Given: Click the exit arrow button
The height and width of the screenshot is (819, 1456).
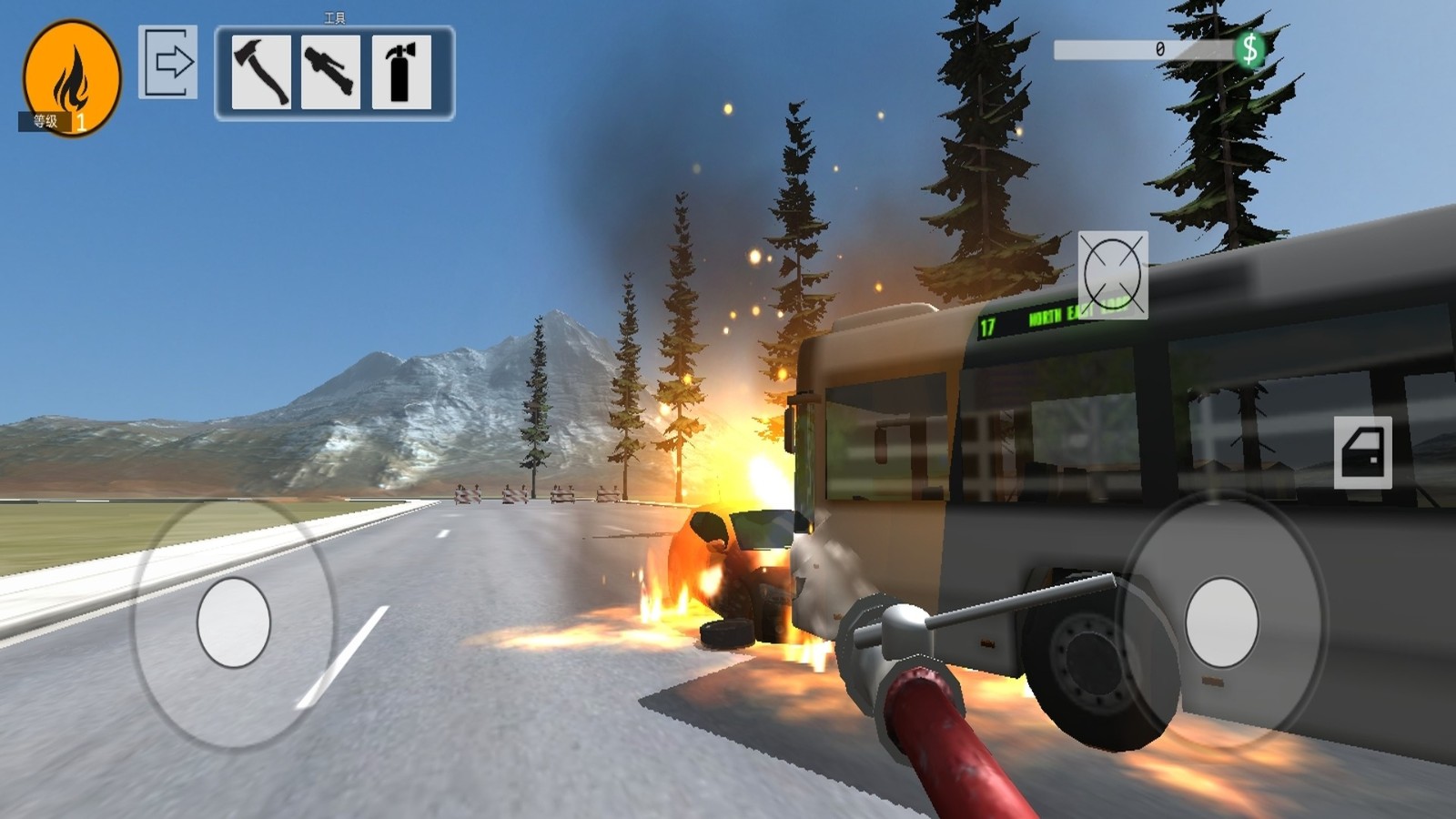Looking at the screenshot, I should pyautogui.click(x=168, y=62).
